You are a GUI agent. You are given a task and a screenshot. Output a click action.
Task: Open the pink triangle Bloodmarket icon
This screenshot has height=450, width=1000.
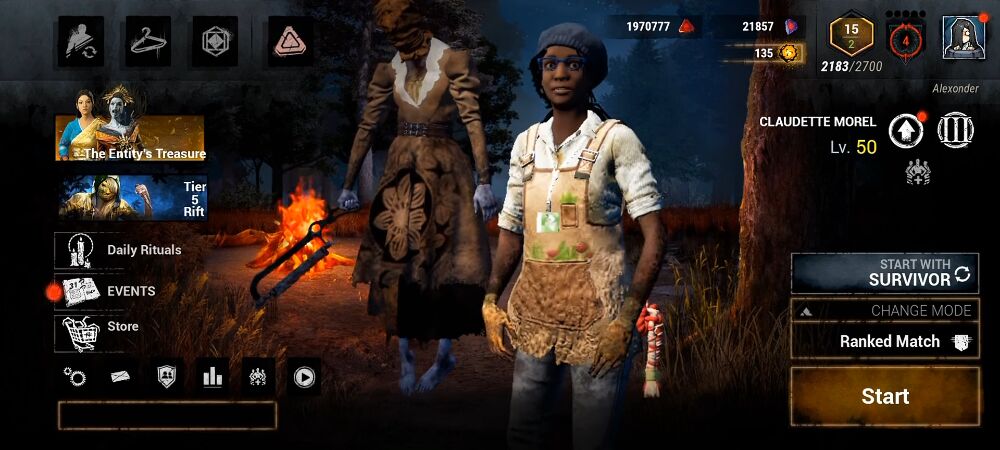click(292, 41)
